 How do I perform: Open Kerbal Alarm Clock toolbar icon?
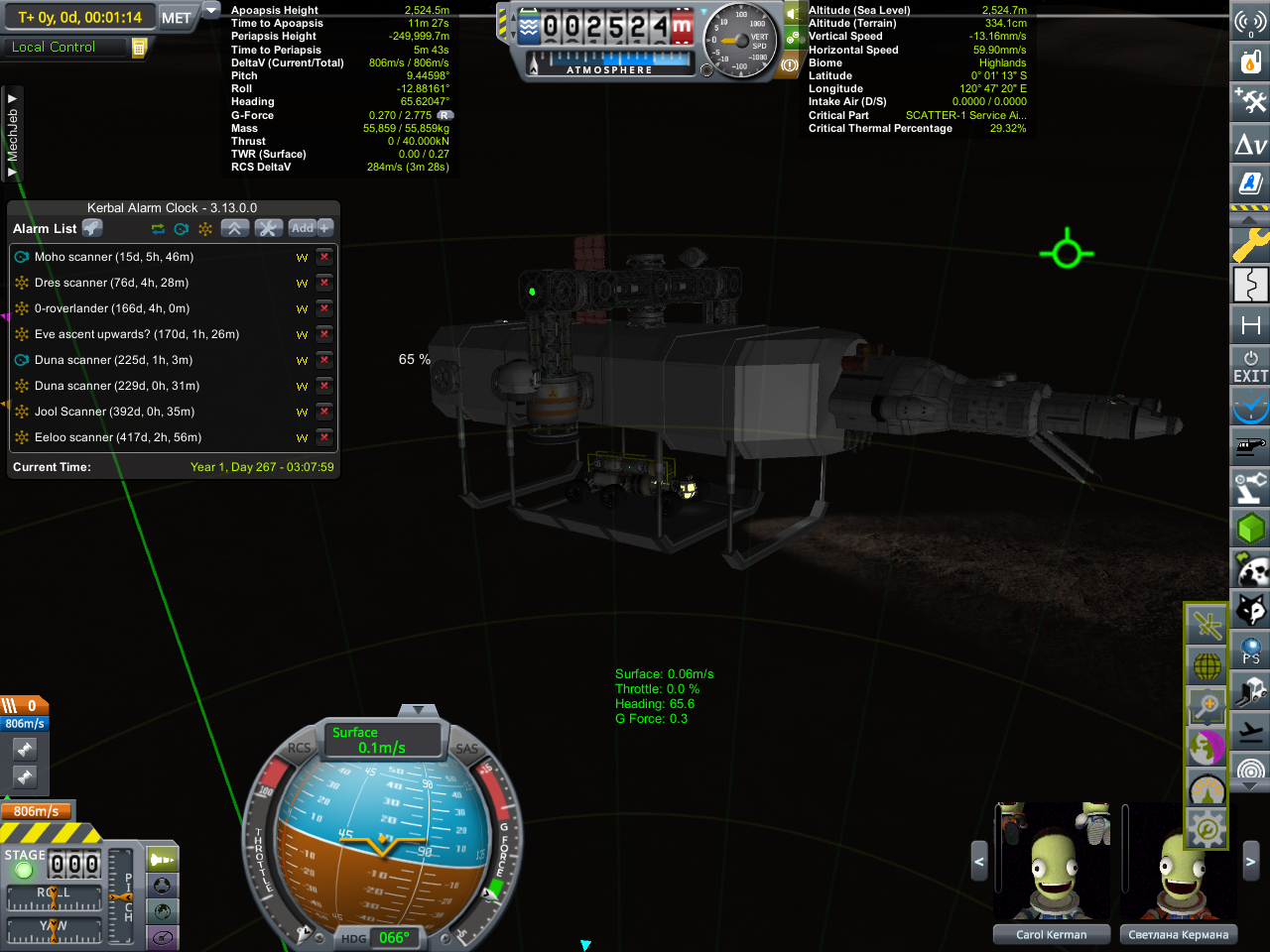pyautogui.click(x=1250, y=406)
